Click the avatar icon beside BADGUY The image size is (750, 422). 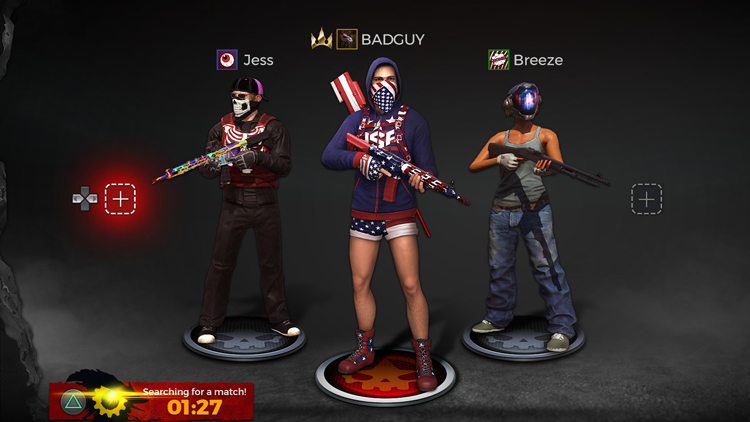pyautogui.click(x=347, y=39)
